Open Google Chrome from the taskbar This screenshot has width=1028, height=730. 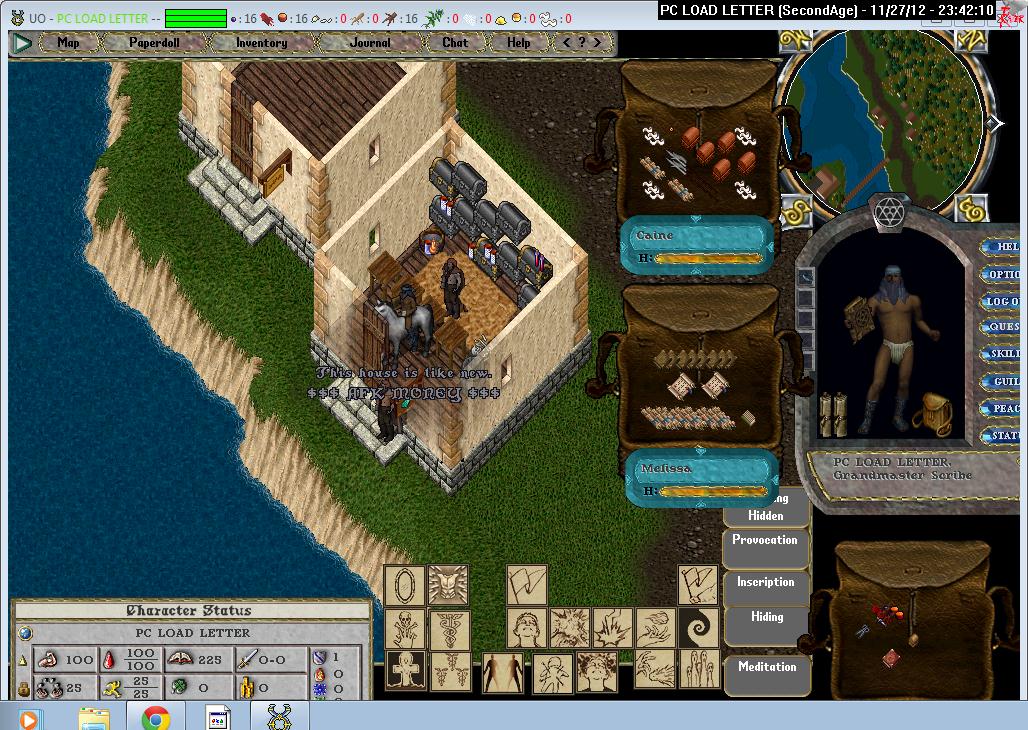[155, 717]
